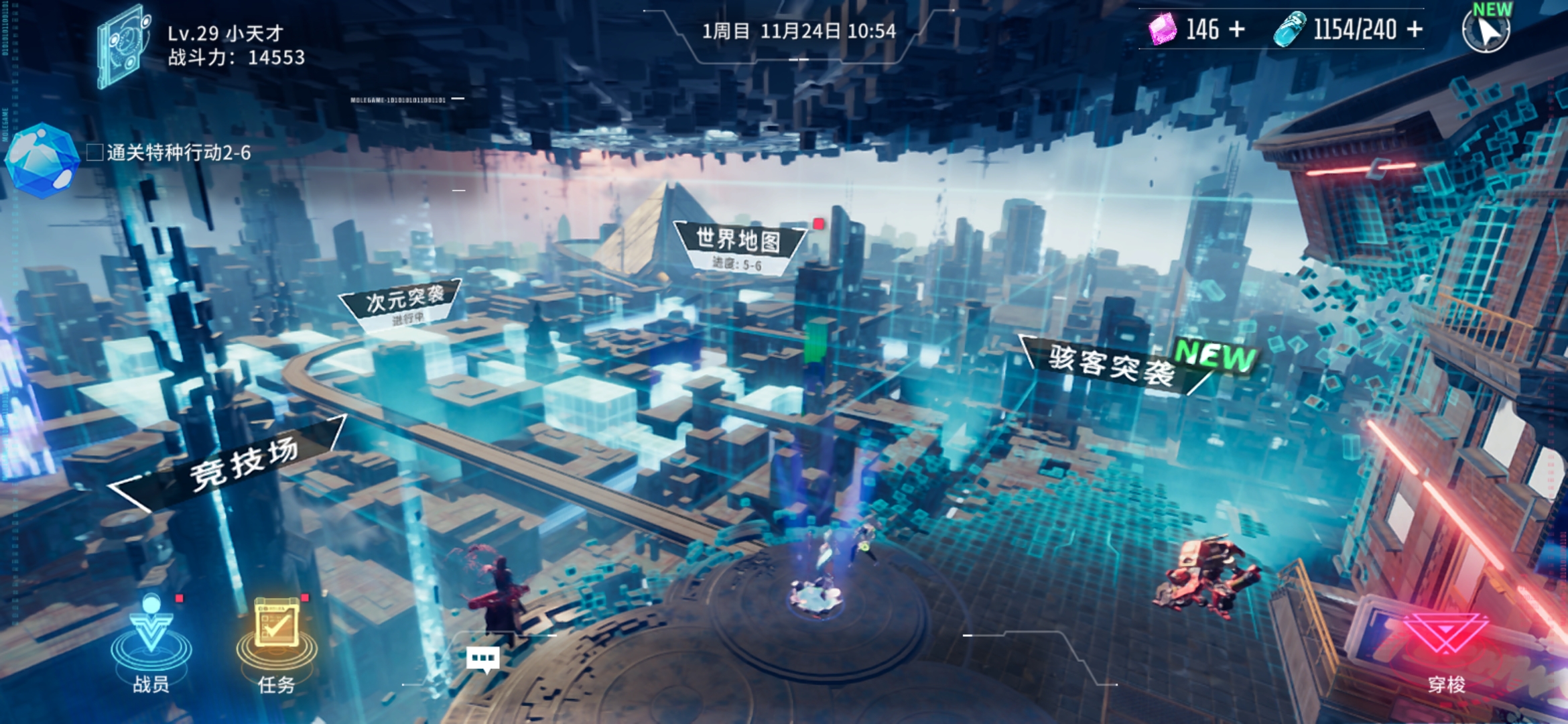Open the 通关特种行动2-6 quest tracker
The width and height of the screenshot is (1568, 724).
[x=178, y=154]
